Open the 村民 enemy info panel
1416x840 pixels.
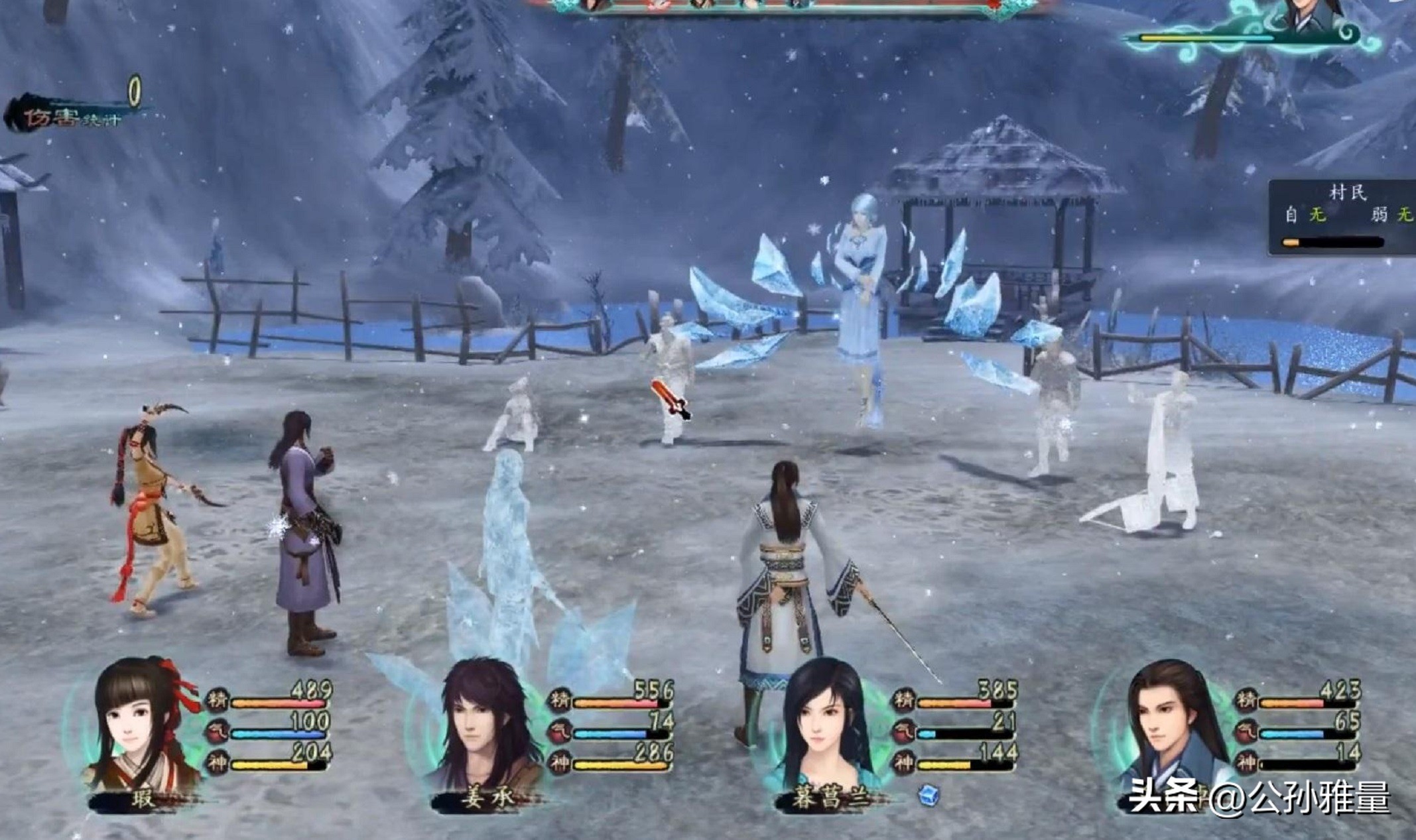1343,217
